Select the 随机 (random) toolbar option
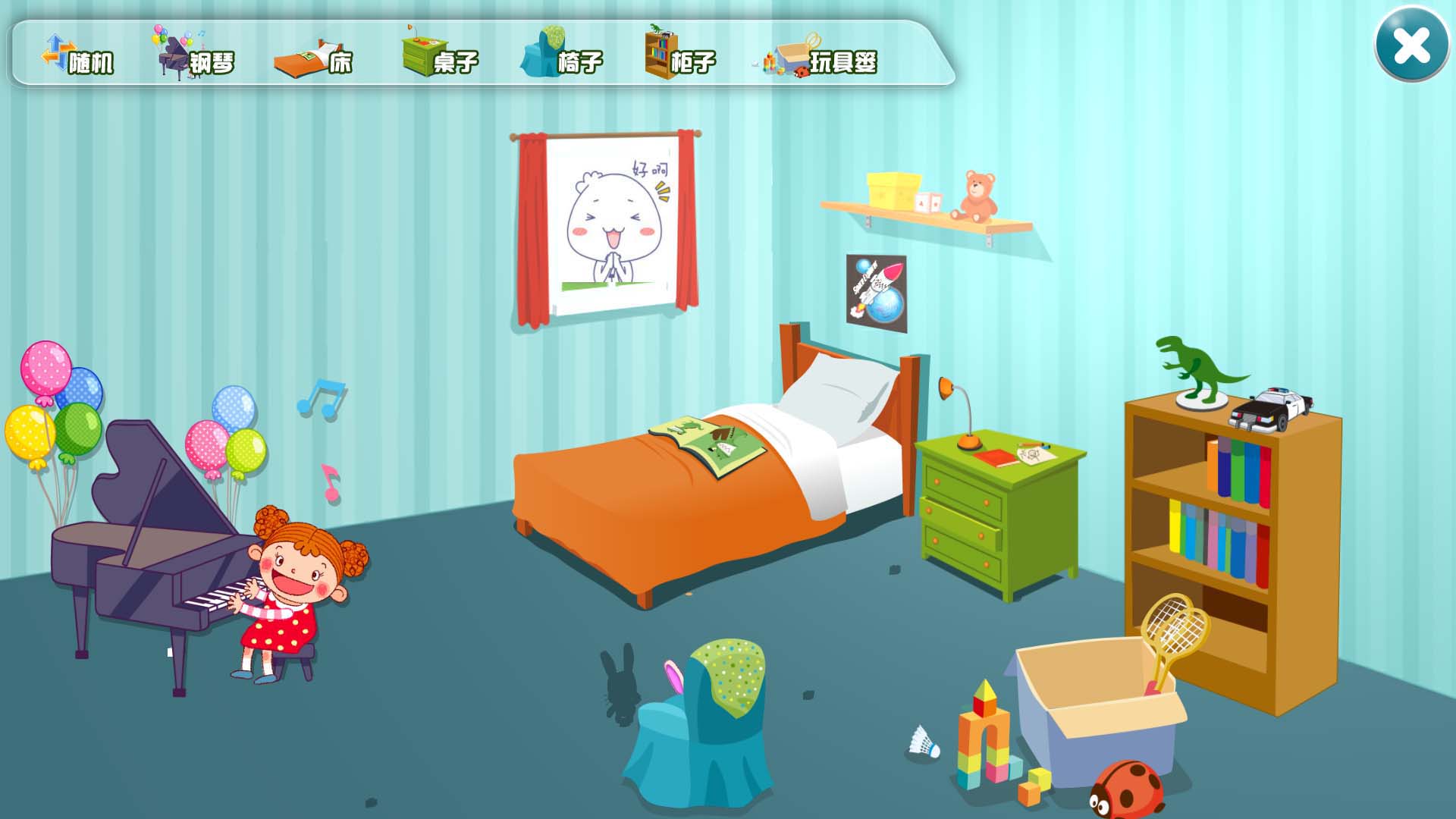Image resolution: width=1456 pixels, height=819 pixels. 78,58
